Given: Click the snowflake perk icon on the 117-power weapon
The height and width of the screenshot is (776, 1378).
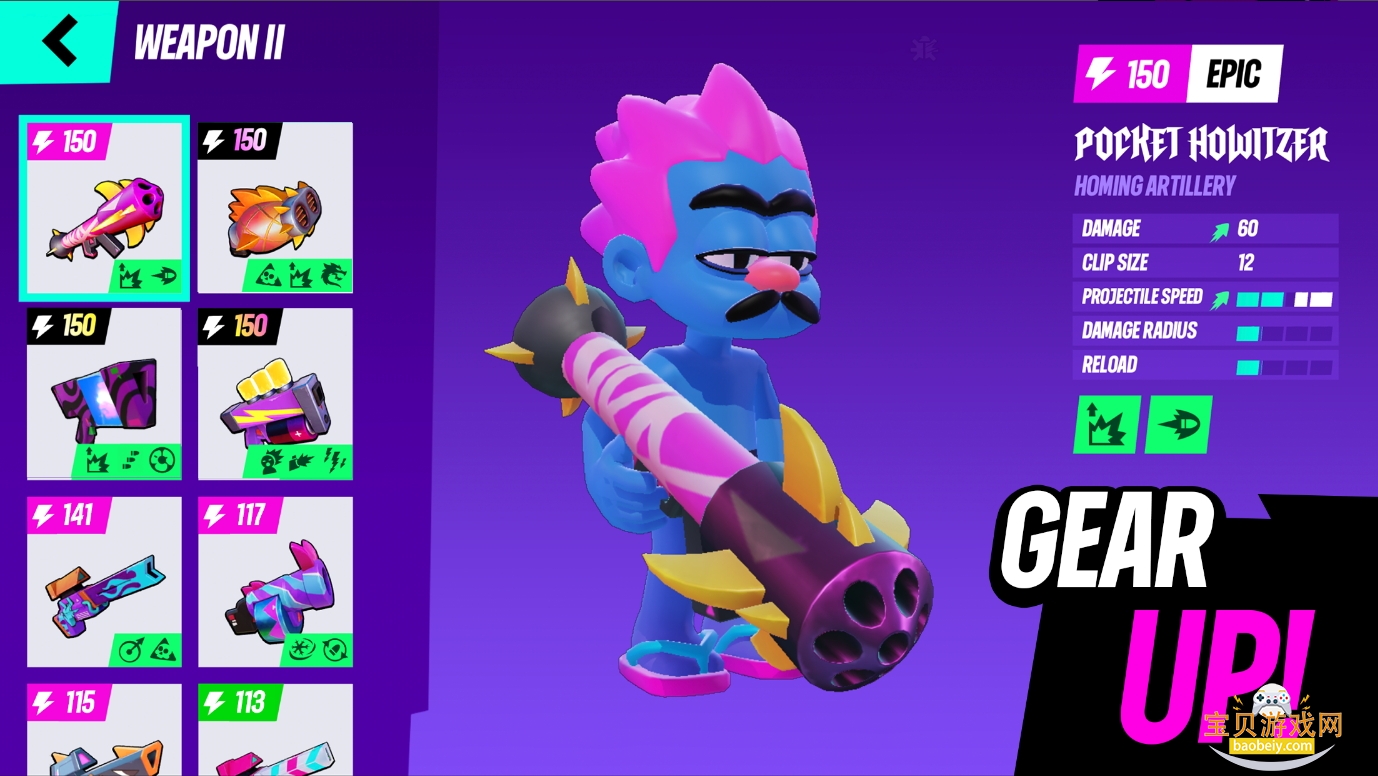Looking at the screenshot, I should tap(301, 649).
